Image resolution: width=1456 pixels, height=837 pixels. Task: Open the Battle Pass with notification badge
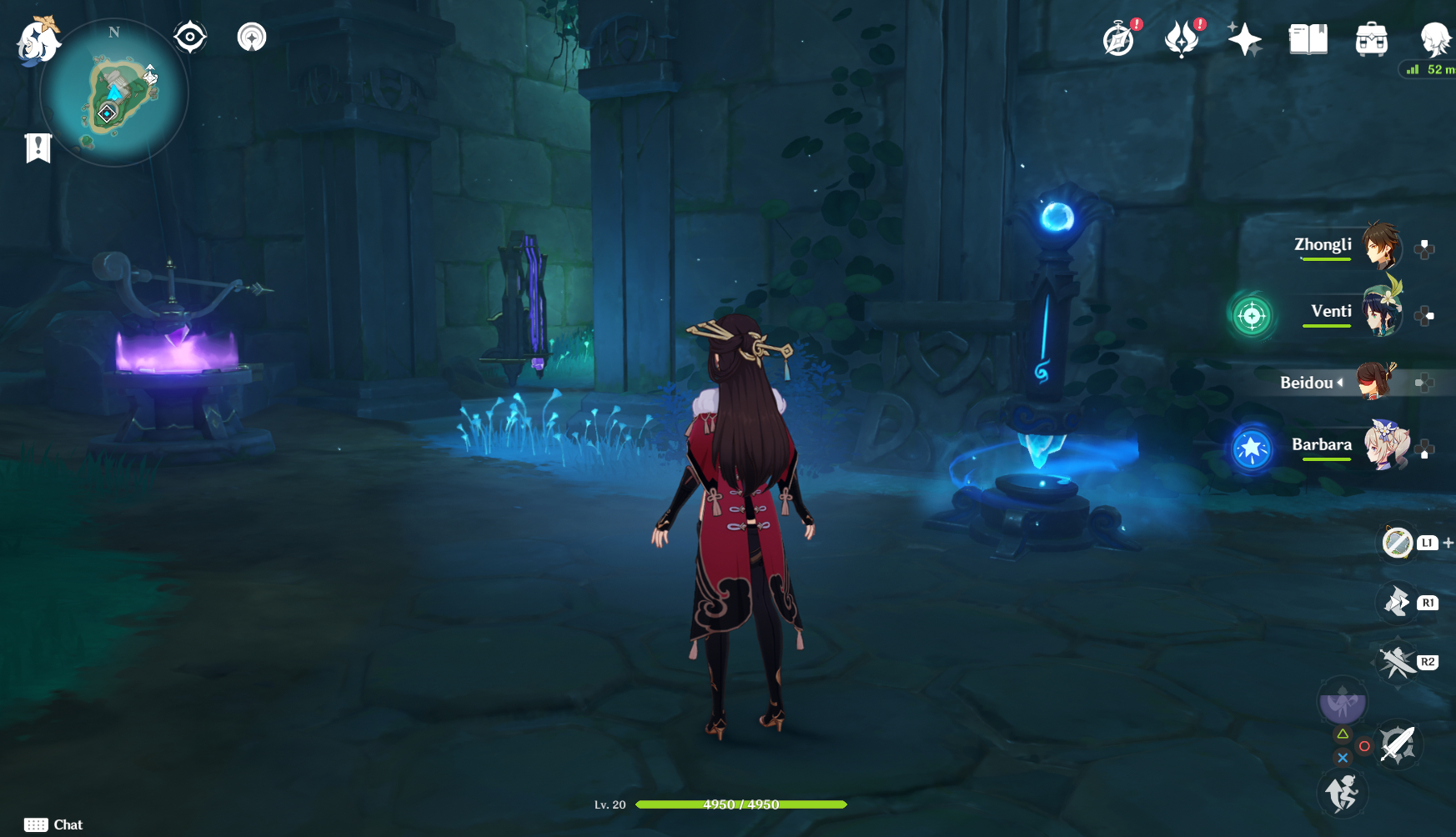1183,38
